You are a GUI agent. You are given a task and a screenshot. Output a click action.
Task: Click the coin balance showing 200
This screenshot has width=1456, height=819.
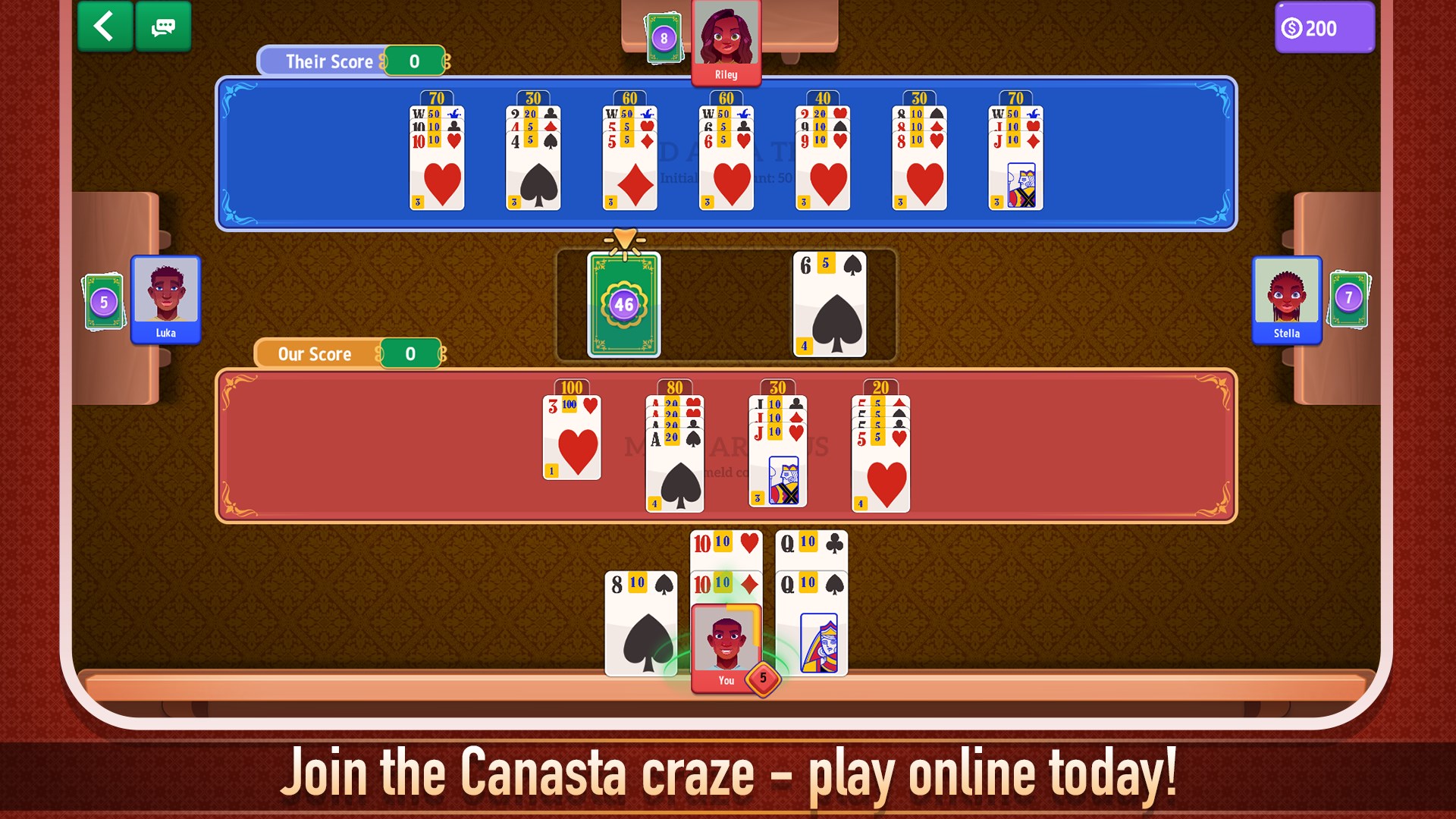click(1324, 28)
